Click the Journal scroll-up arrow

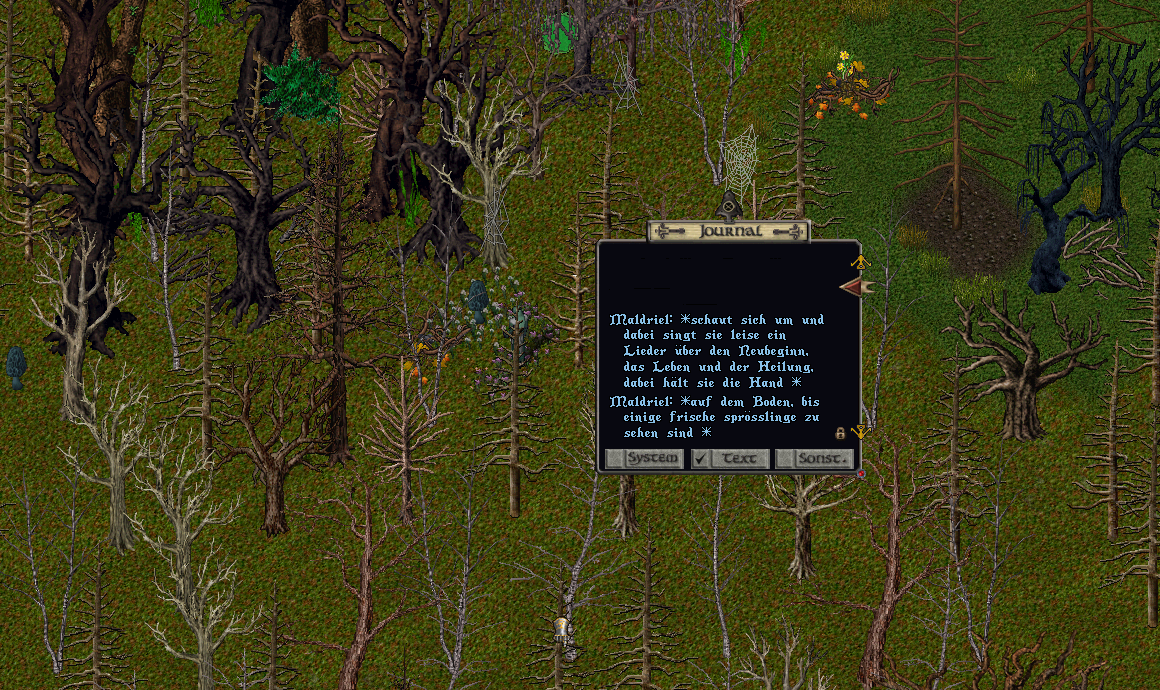tap(858, 262)
